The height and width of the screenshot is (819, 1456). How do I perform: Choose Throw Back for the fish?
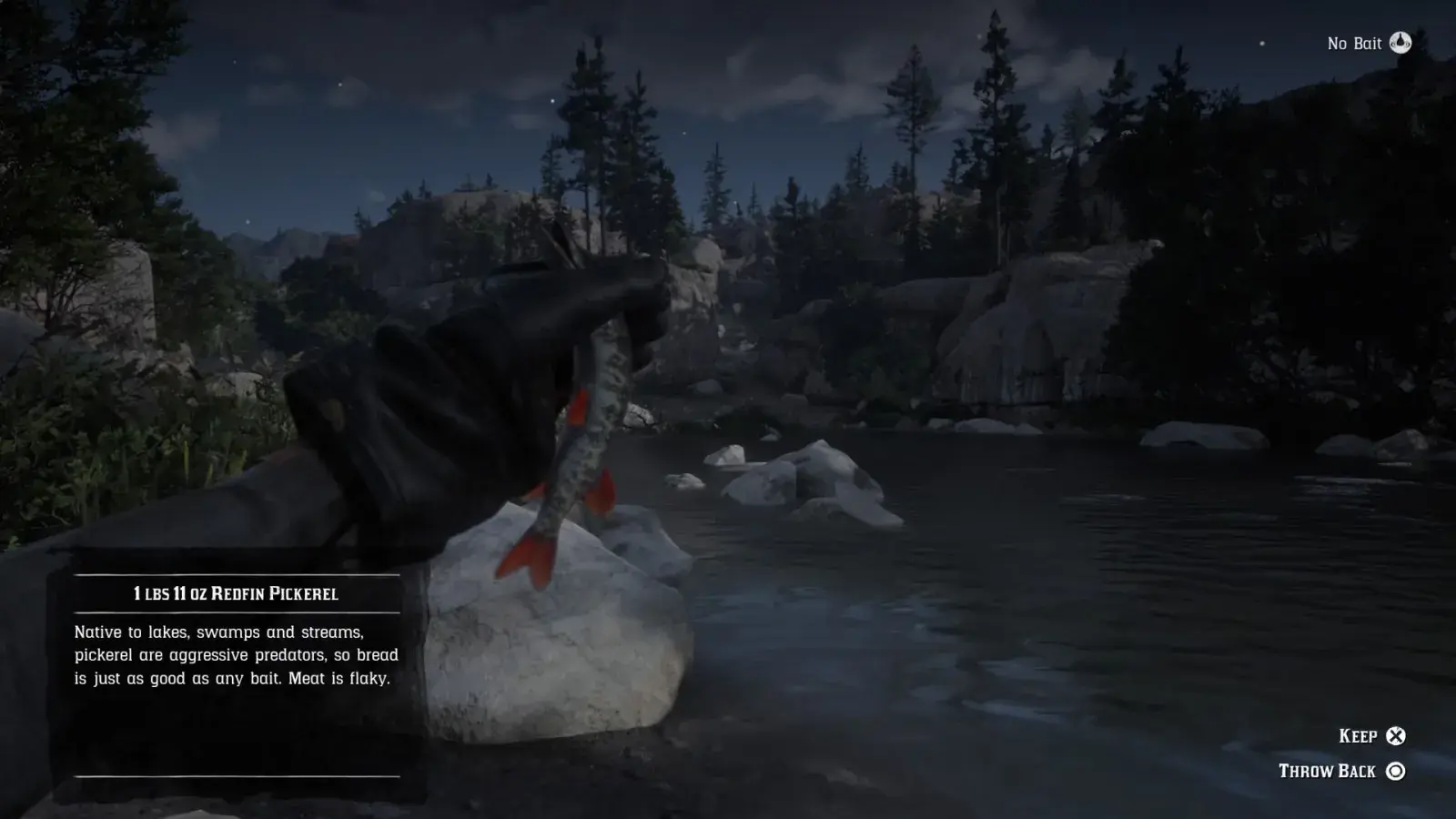coord(1341,772)
